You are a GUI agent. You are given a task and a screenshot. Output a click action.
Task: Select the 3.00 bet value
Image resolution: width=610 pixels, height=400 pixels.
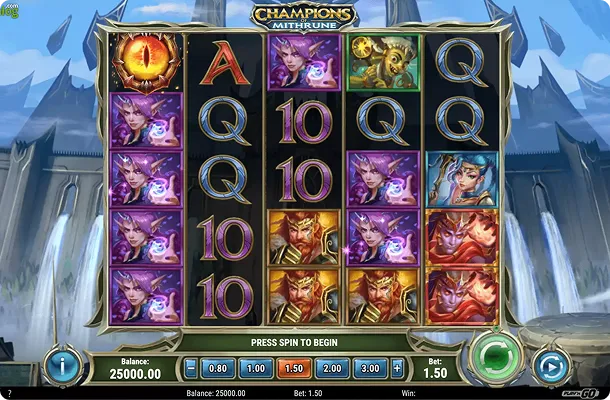pyautogui.click(x=368, y=367)
